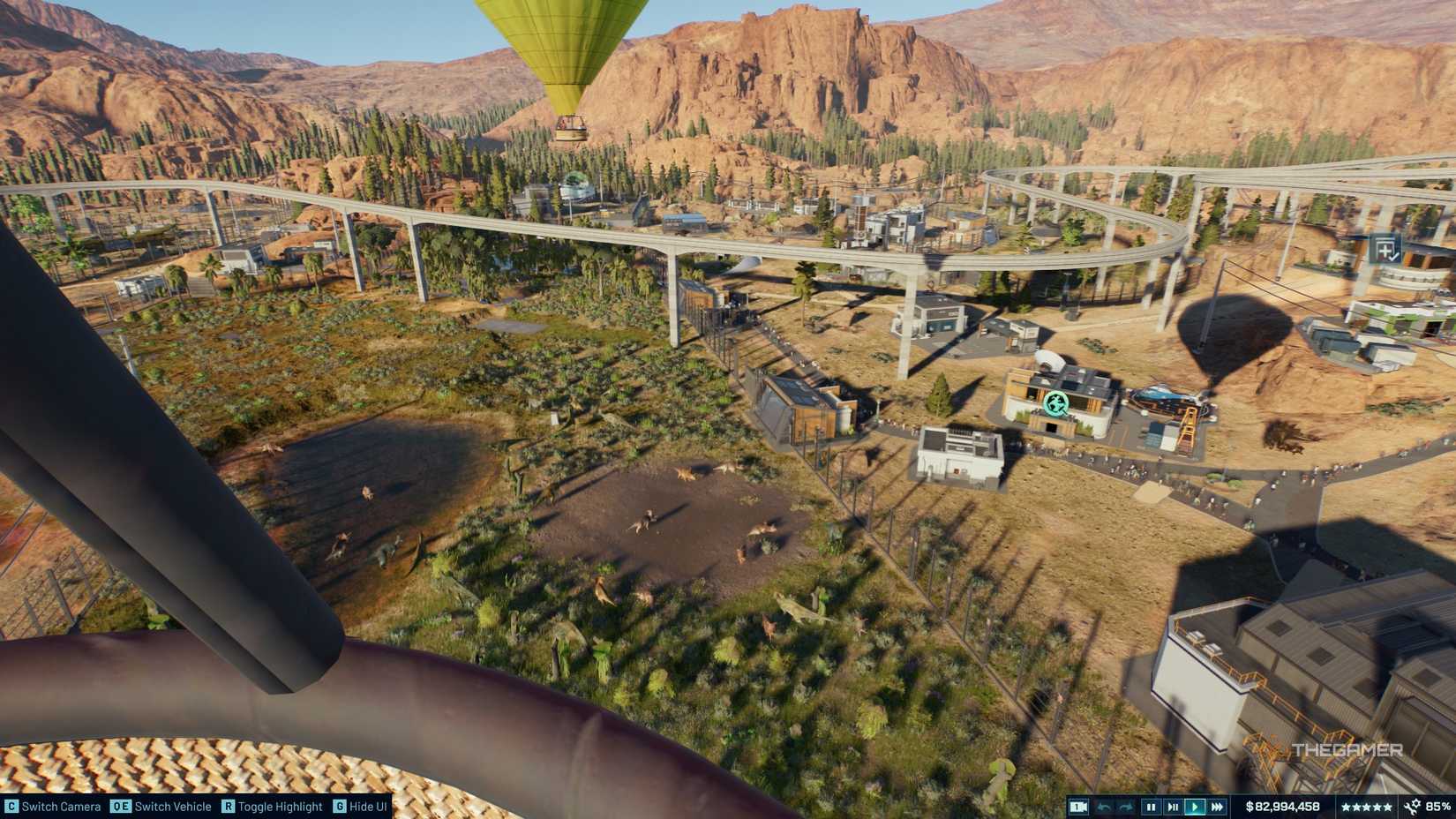Screen dimensions: 1456x819
Task: Open the maintenance status via the wrench icon
Action: tap(1414, 806)
